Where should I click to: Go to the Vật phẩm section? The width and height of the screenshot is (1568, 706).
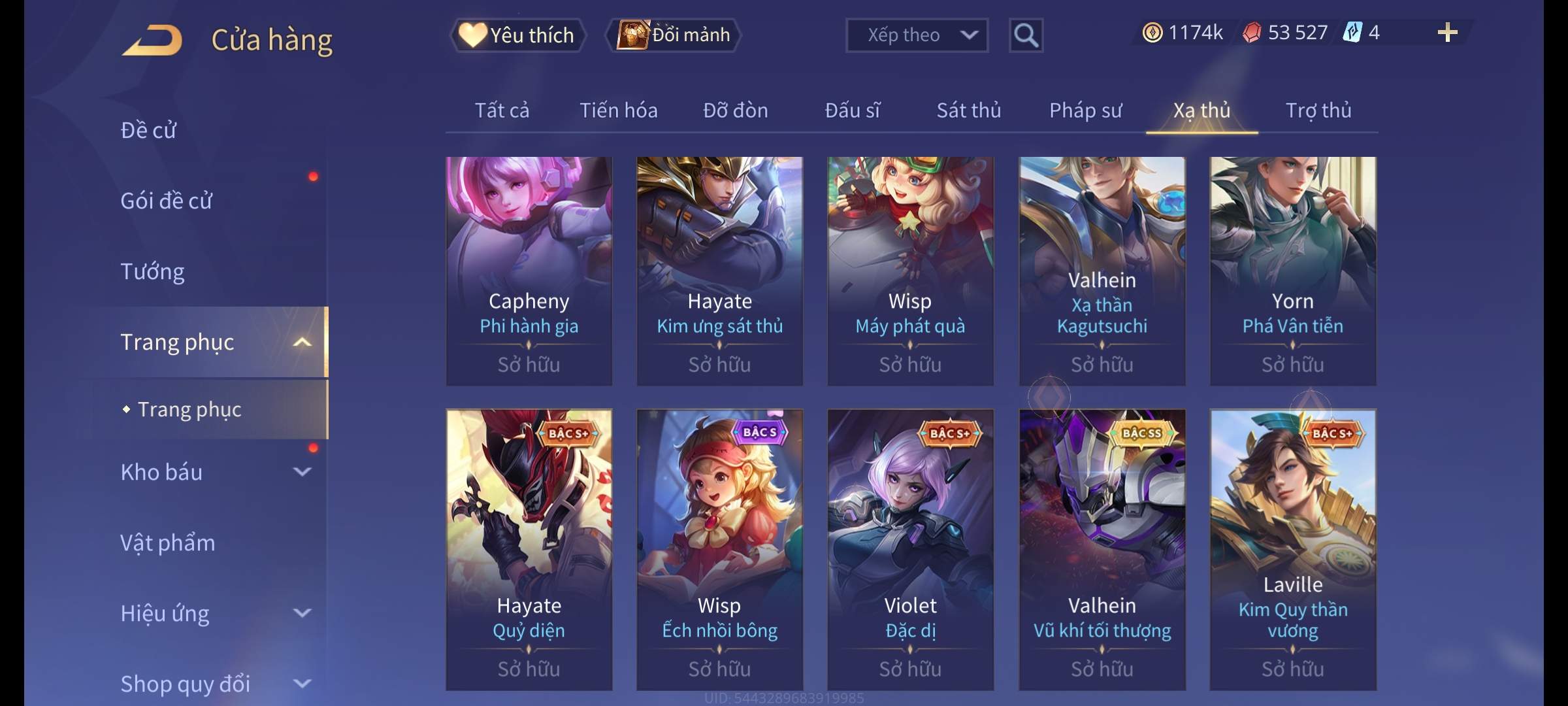pyautogui.click(x=167, y=543)
